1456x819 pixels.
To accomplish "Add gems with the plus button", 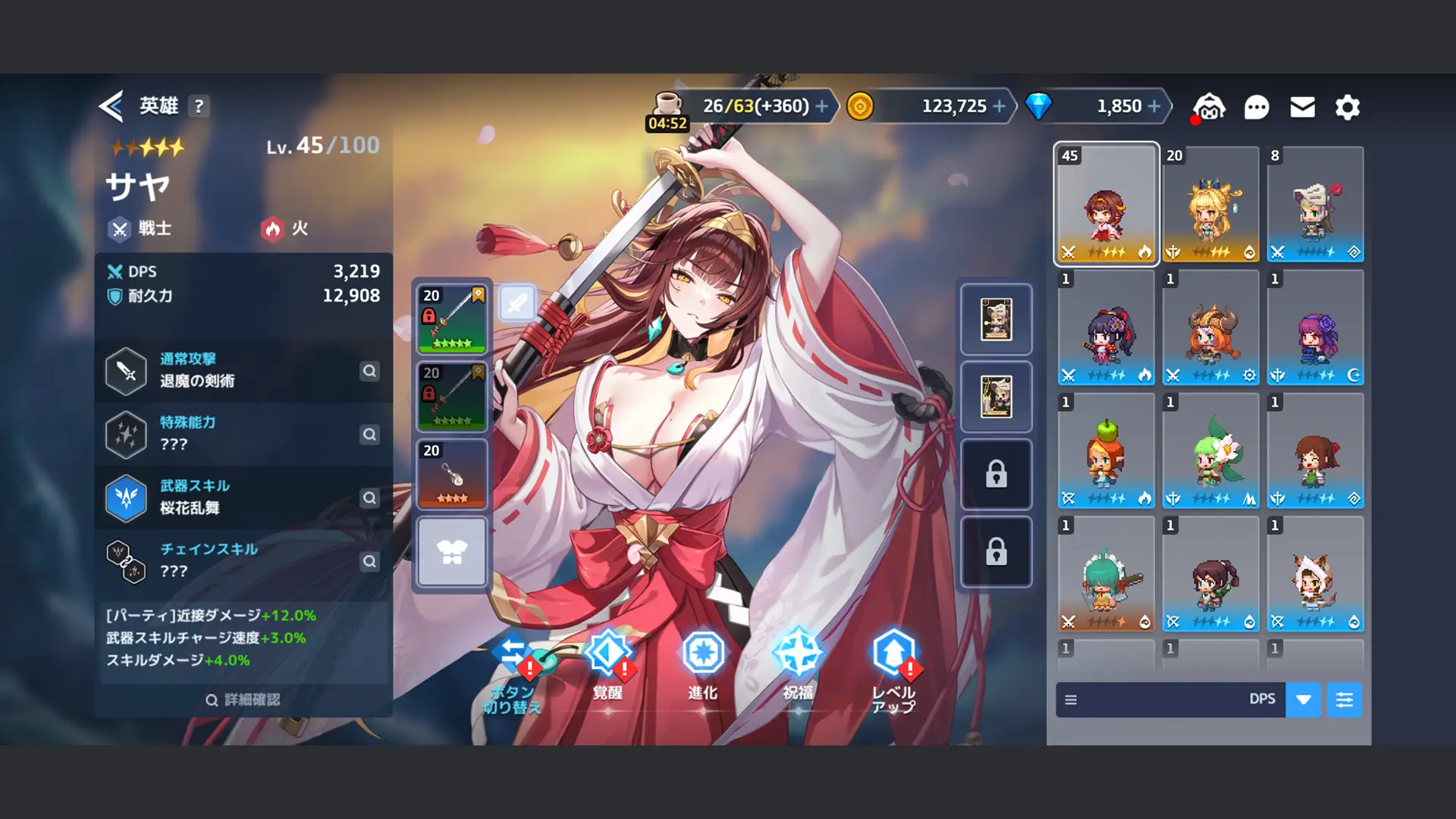I will pos(1154,106).
